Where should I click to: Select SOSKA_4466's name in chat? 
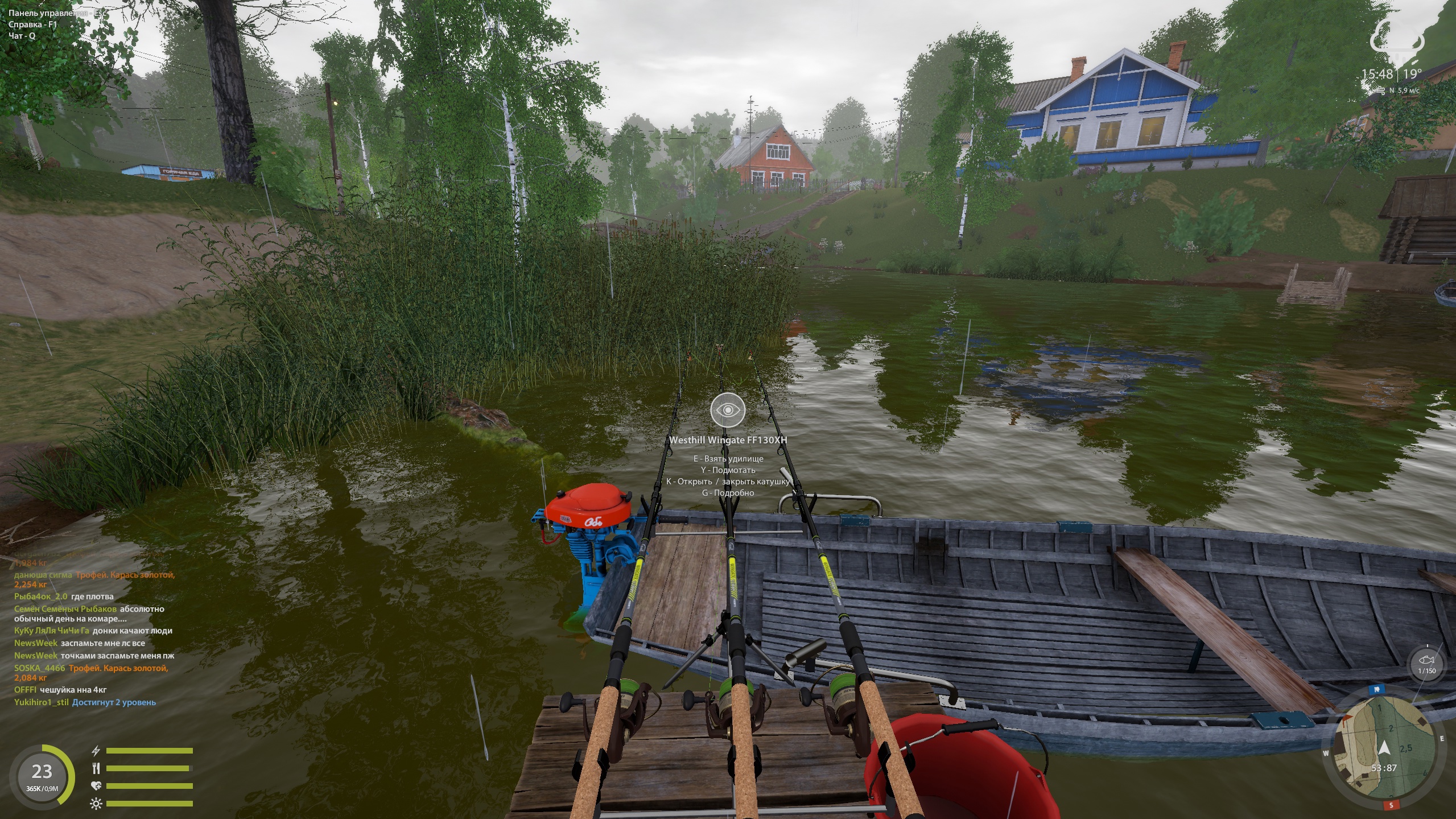tap(40, 668)
